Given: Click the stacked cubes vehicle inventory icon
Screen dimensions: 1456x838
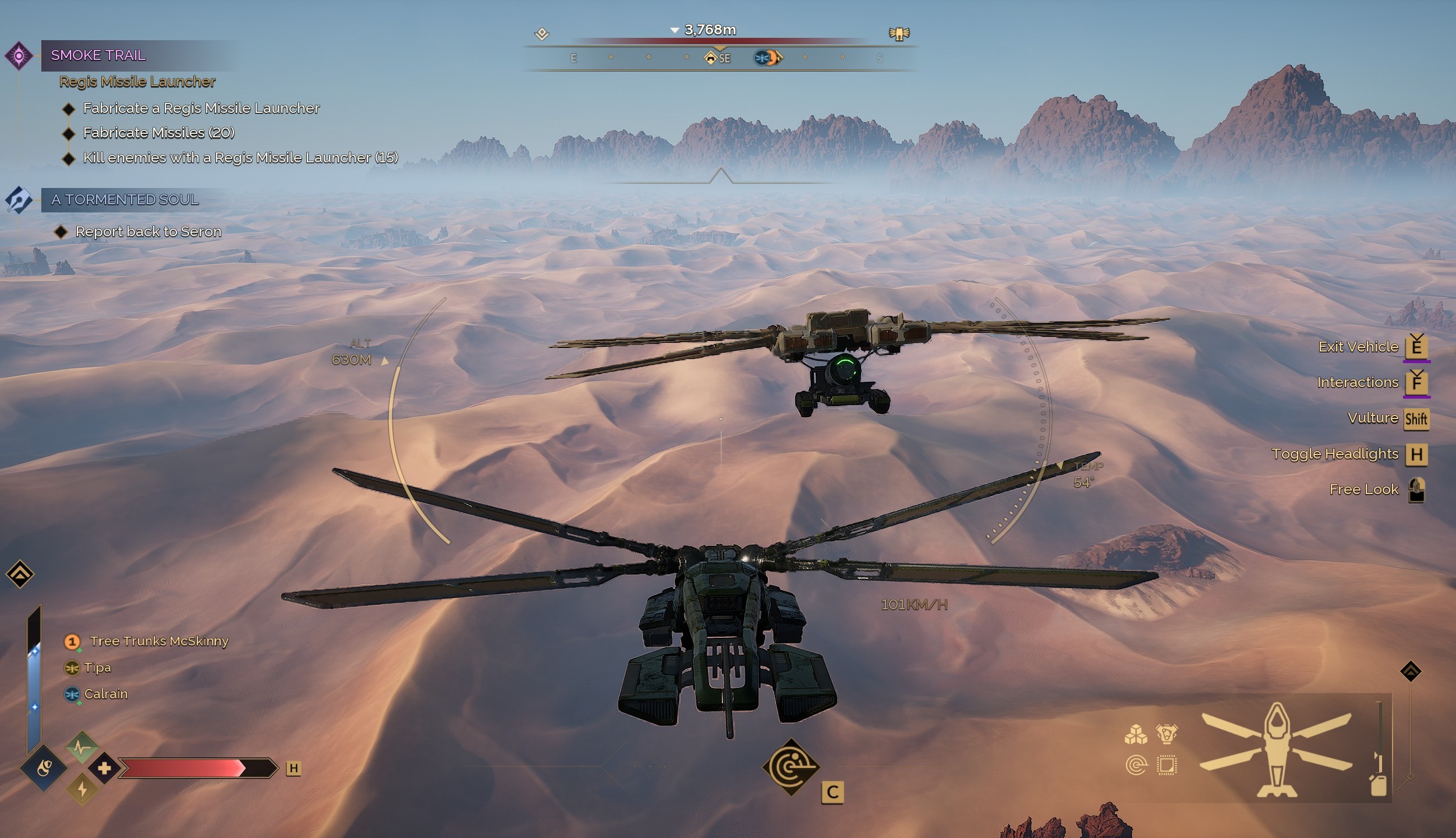Looking at the screenshot, I should tap(1136, 735).
